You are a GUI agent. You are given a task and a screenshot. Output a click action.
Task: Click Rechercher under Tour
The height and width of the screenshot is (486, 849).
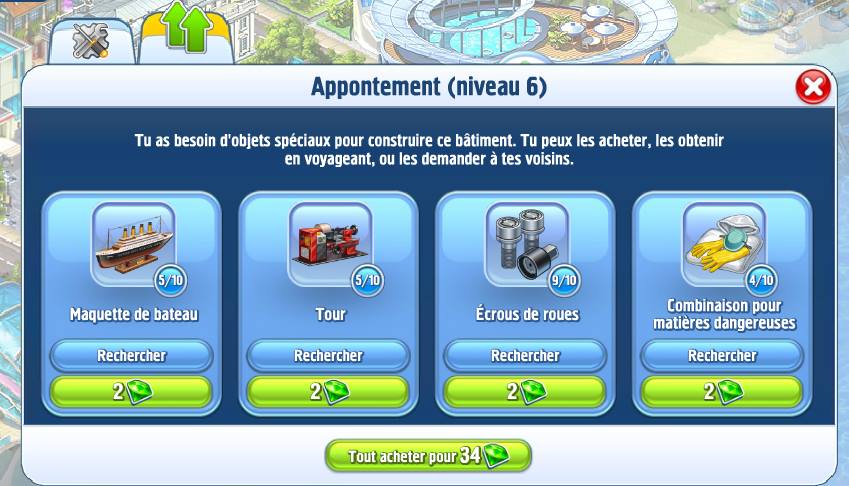pos(328,355)
